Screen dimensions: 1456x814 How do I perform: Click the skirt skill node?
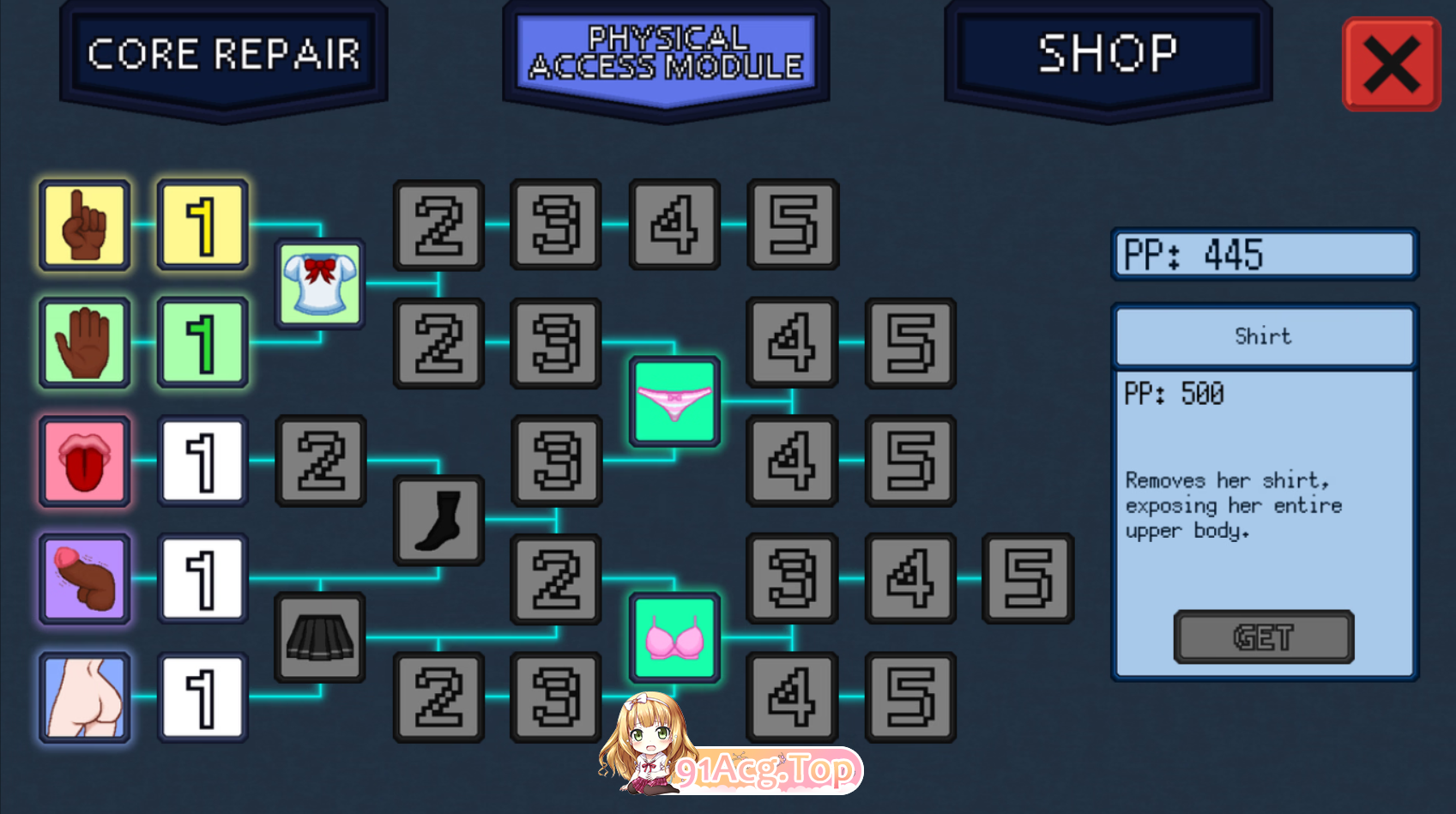pos(319,636)
